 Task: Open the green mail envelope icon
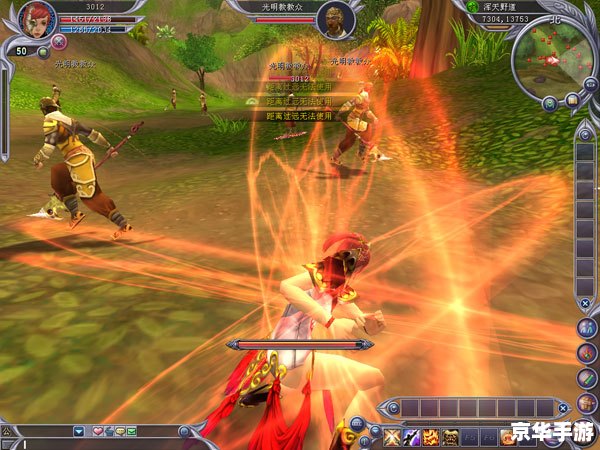point(131,431)
